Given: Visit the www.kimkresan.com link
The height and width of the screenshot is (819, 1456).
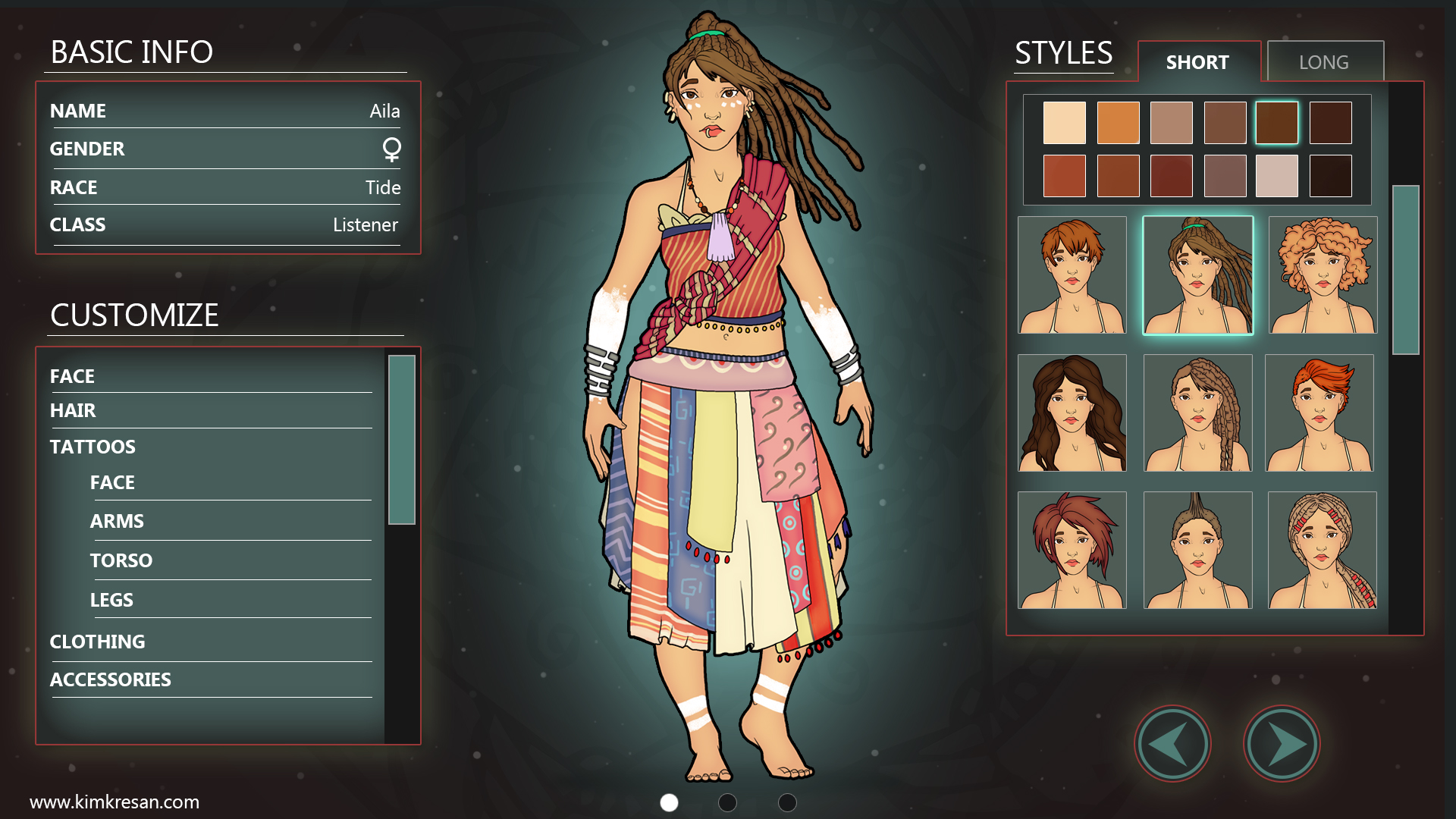Looking at the screenshot, I should (x=115, y=800).
